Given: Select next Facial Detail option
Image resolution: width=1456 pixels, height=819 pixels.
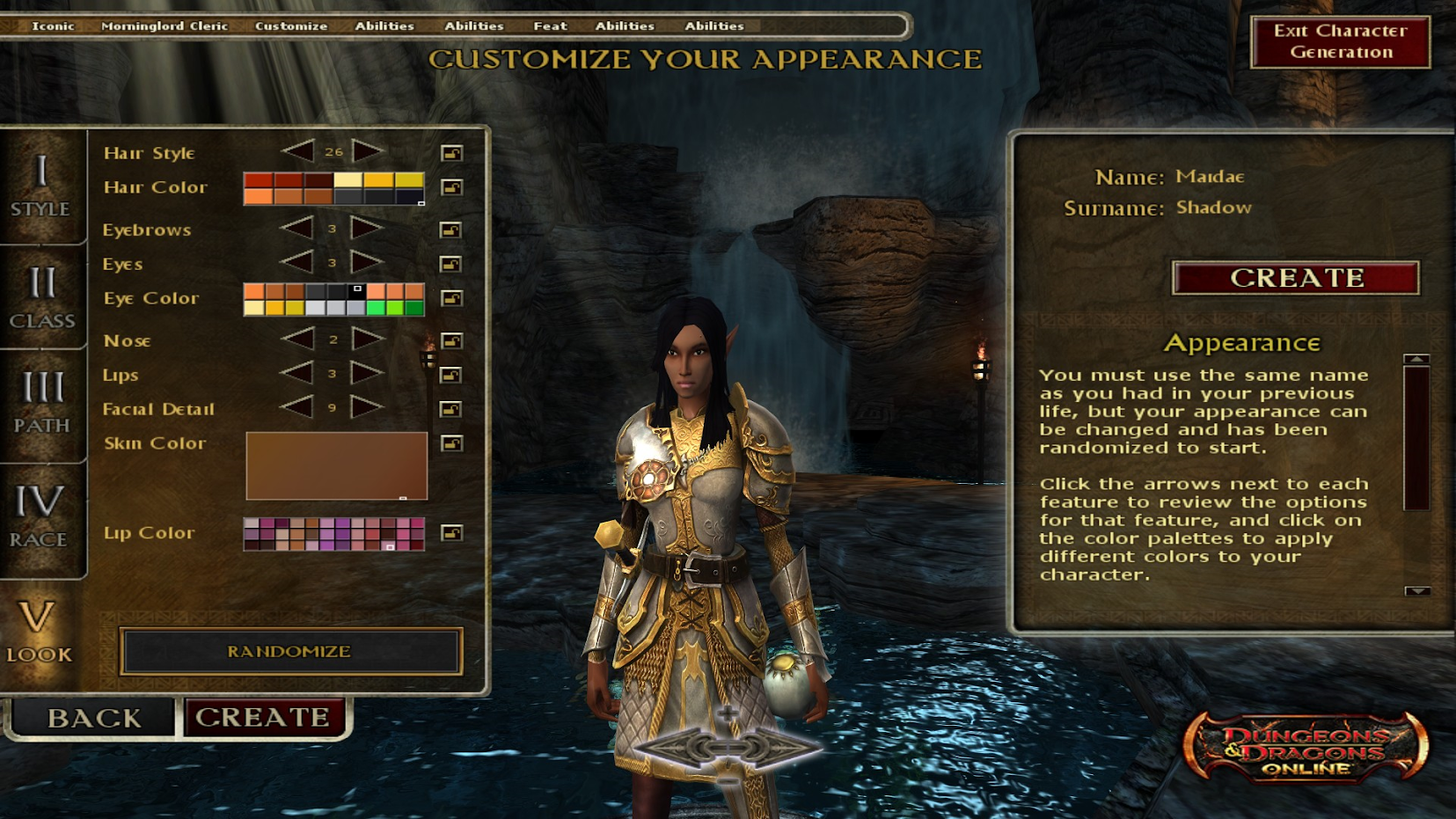Looking at the screenshot, I should click(368, 408).
